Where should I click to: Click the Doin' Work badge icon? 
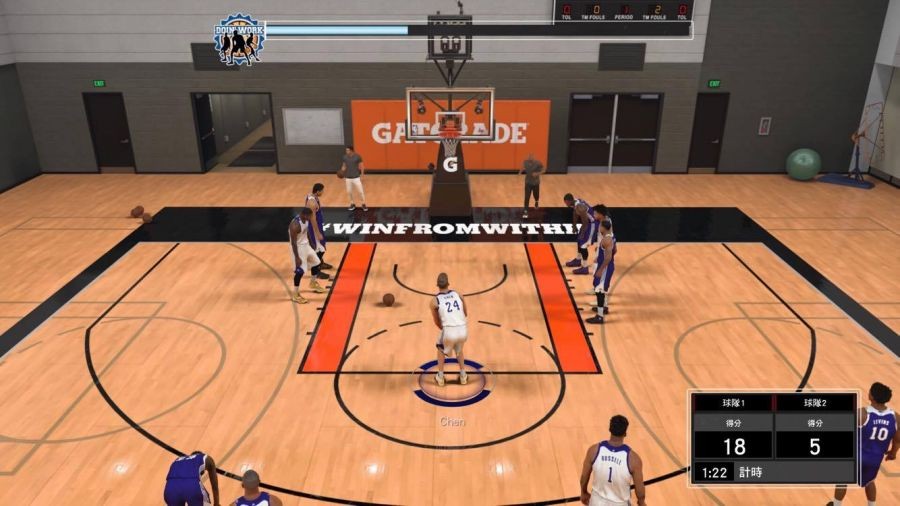point(238,39)
